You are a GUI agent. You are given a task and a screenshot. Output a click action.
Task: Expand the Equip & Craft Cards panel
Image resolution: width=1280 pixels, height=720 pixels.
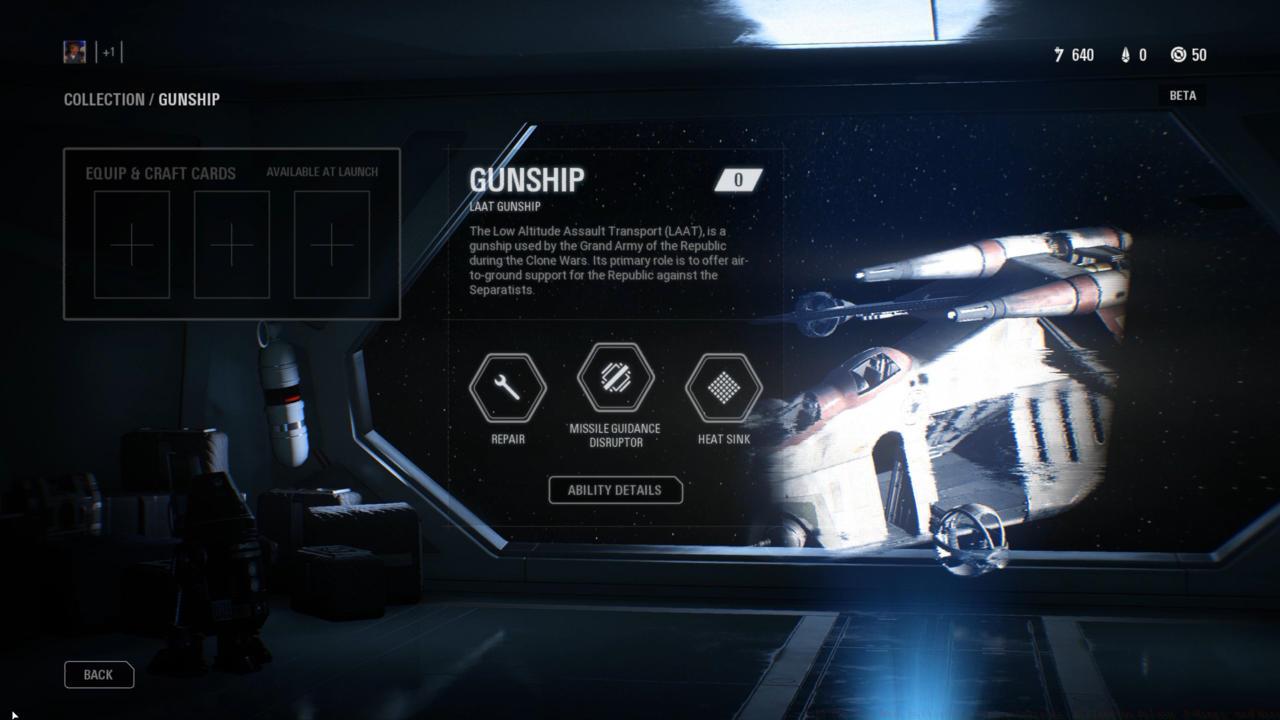coord(162,173)
